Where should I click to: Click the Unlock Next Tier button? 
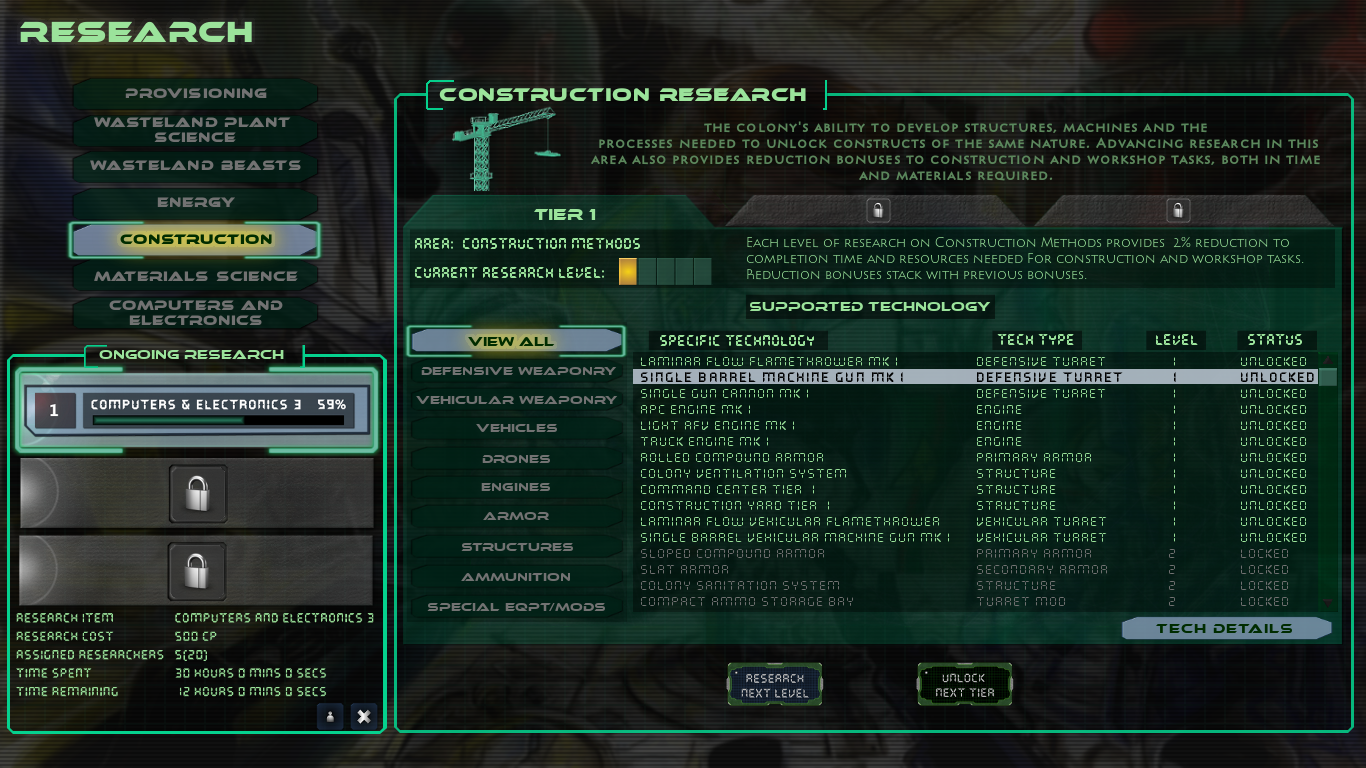[x=964, y=684]
